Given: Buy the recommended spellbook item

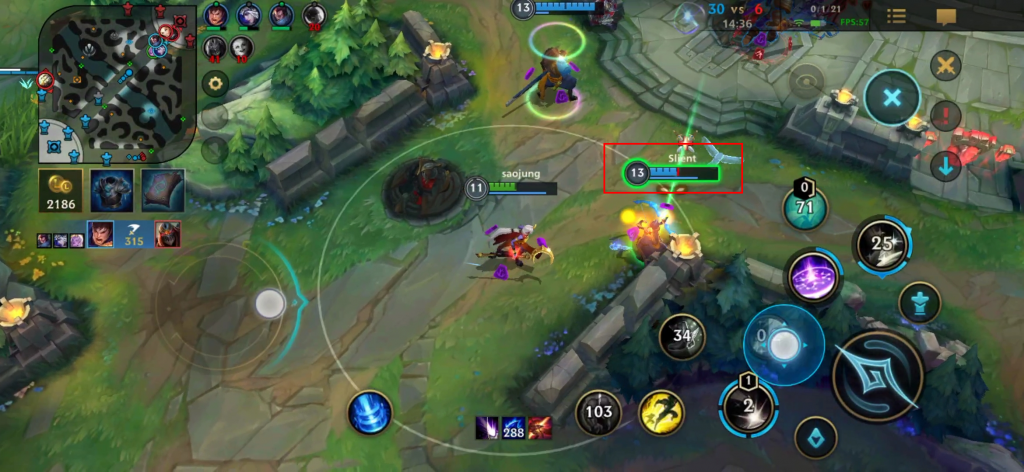Looking at the screenshot, I should [x=162, y=190].
